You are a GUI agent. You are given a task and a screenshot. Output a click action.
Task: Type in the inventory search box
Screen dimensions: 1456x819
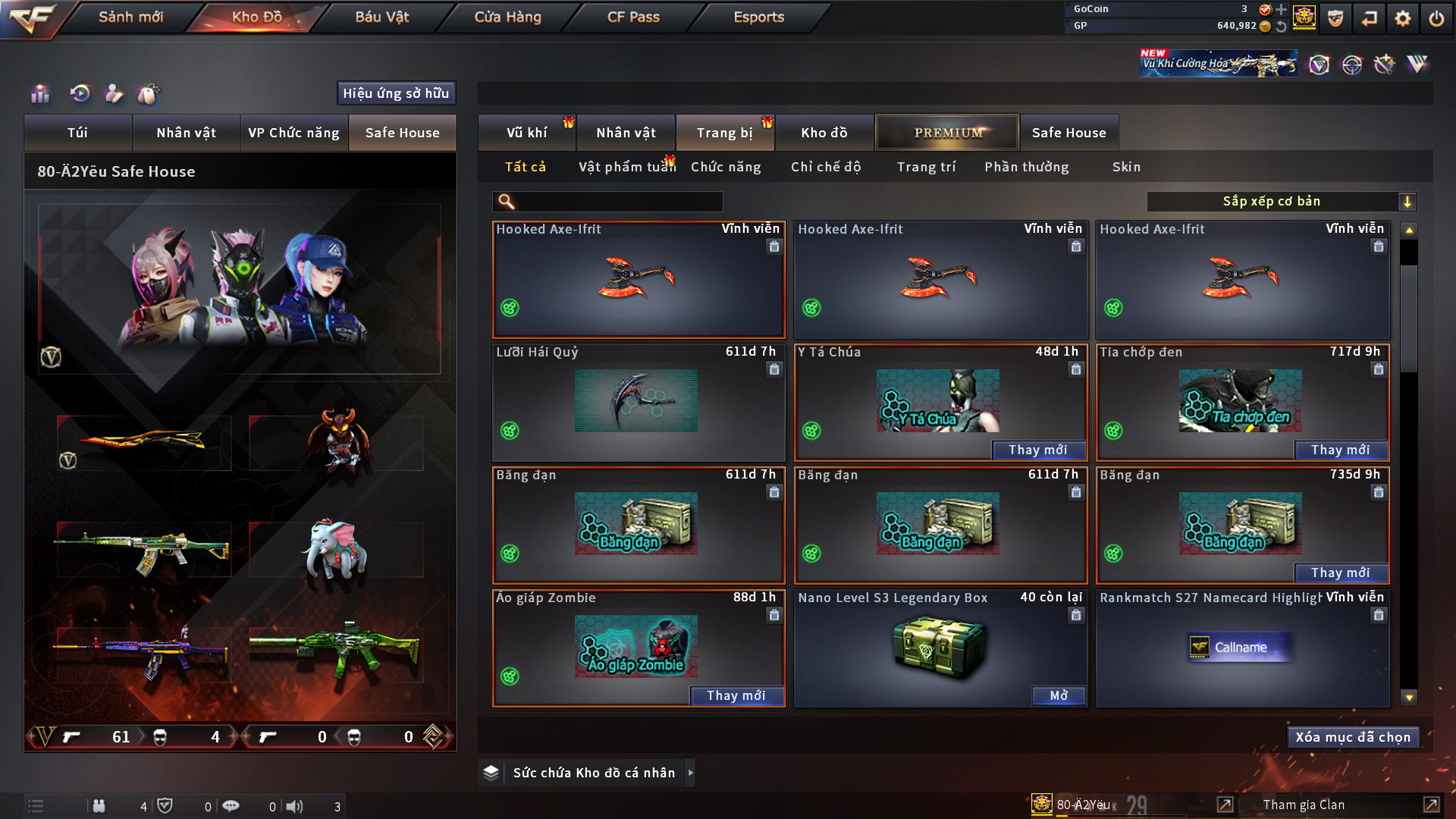[x=618, y=202]
